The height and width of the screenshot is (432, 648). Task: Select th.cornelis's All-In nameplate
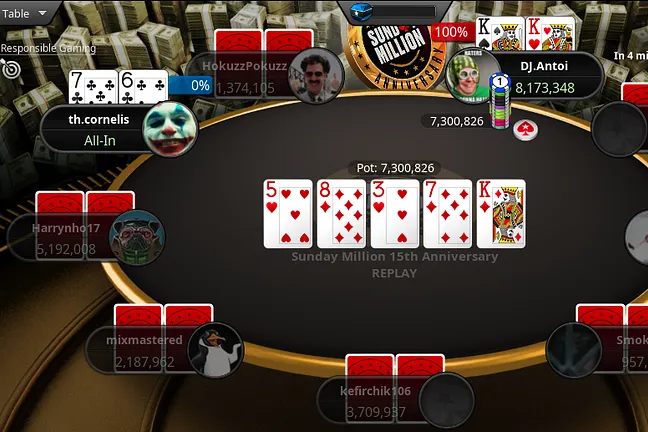pyautogui.click(x=92, y=130)
